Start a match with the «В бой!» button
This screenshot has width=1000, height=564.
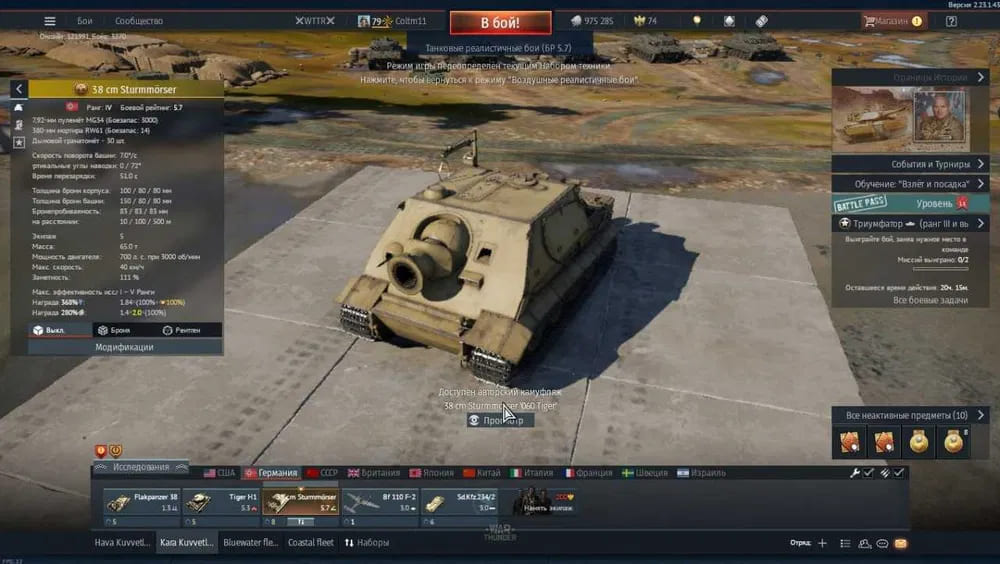[499, 22]
